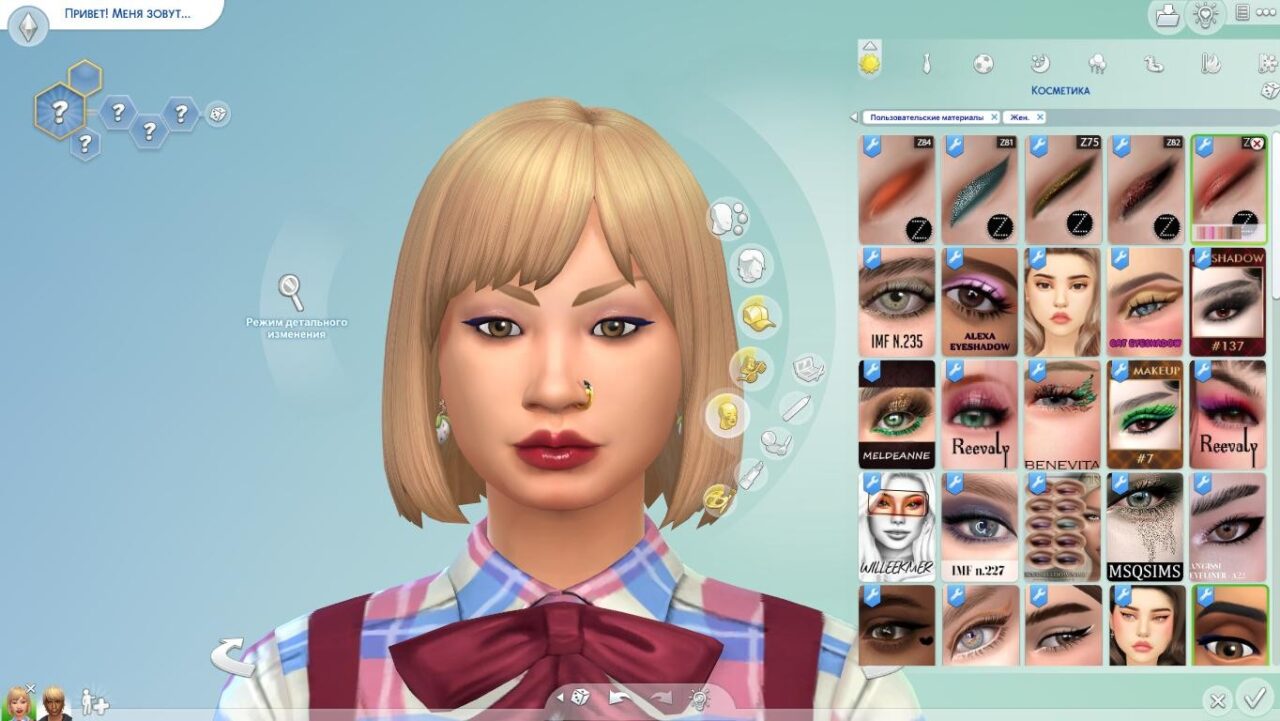Rotate the Sim with the curved arrow
This screenshot has height=721, width=1280.
[231, 657]
